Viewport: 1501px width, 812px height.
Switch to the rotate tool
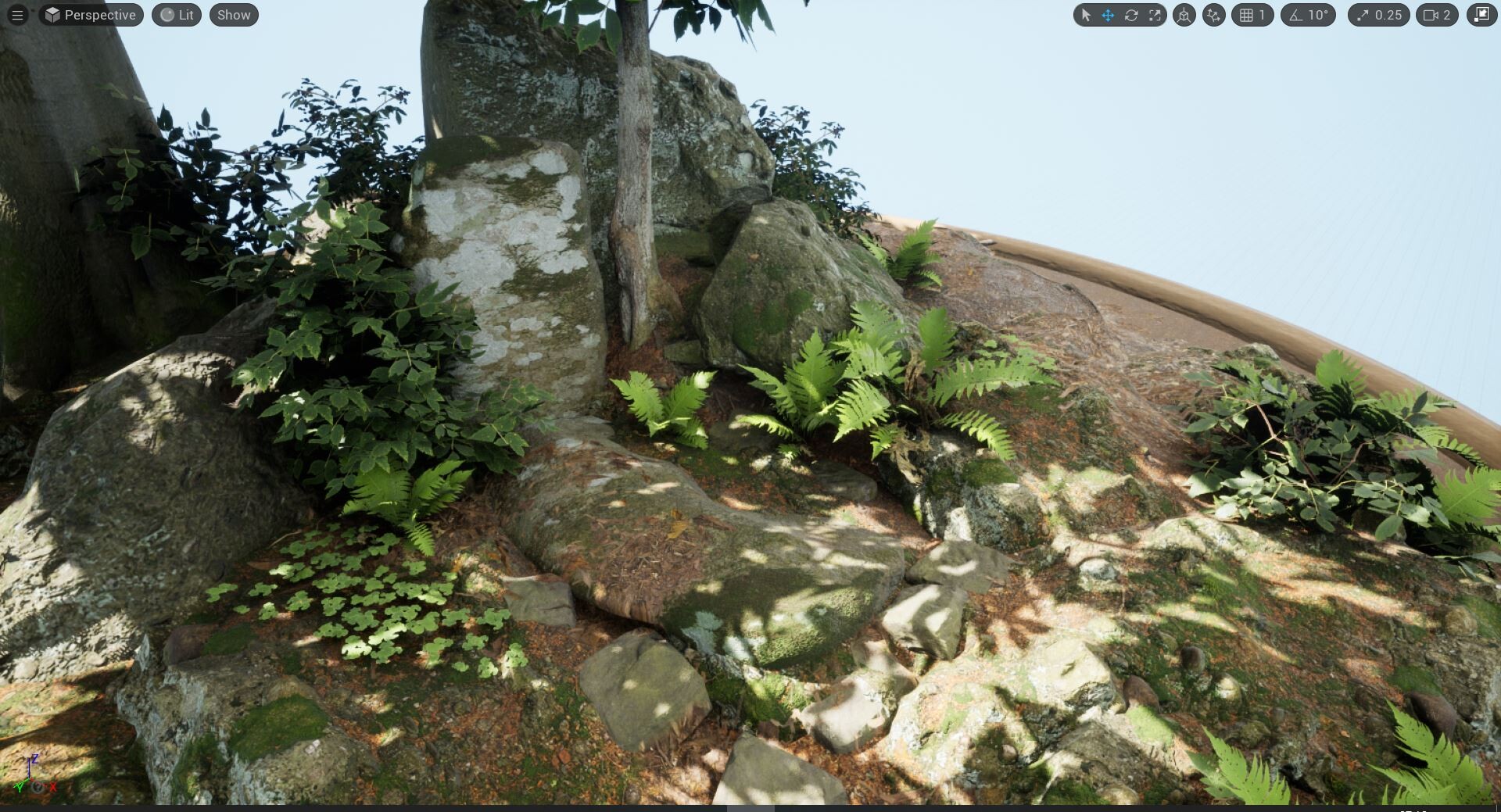click(1131, 15)
